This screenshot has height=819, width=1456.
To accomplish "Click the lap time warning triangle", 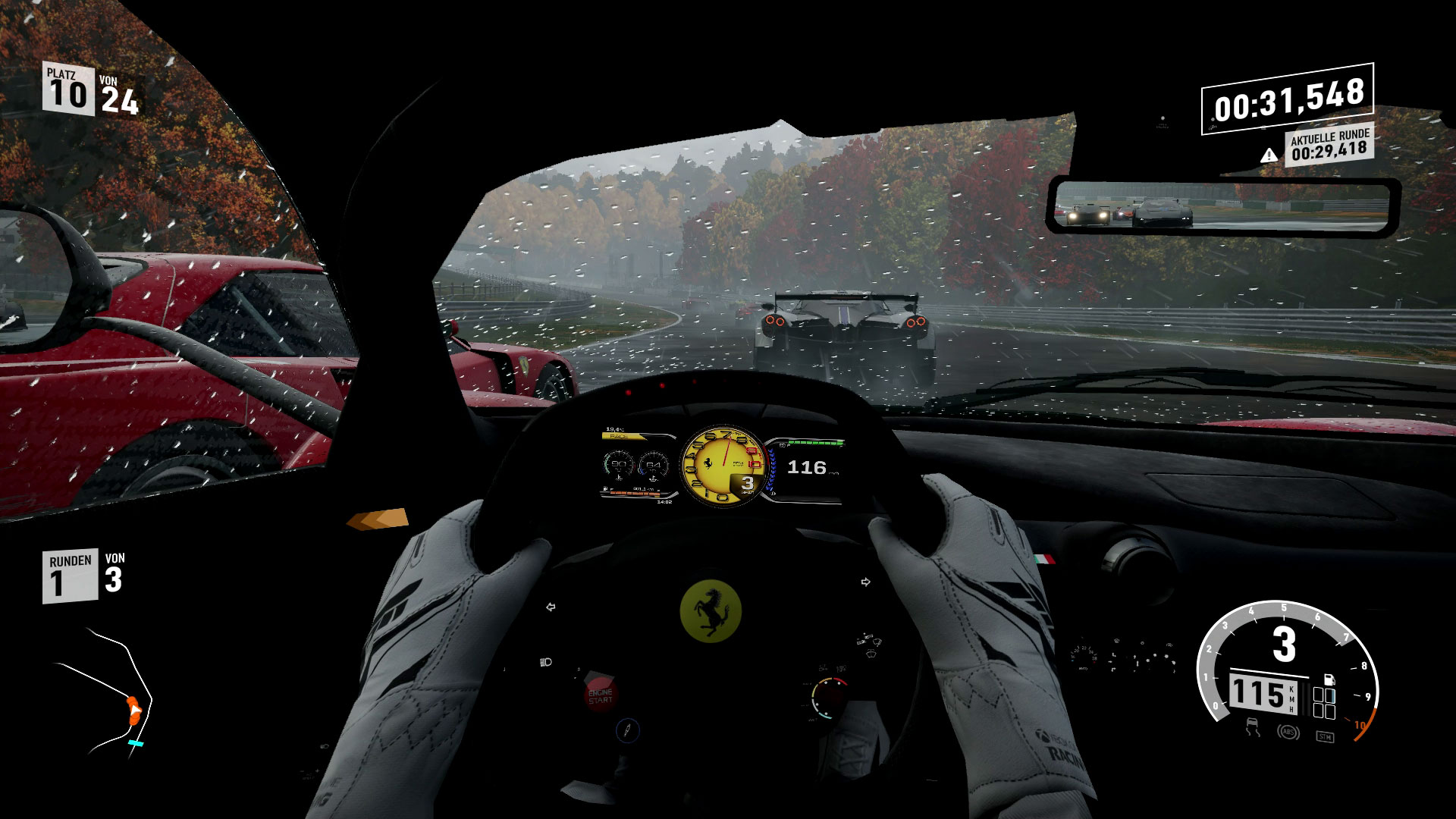I will (1268, 155).
